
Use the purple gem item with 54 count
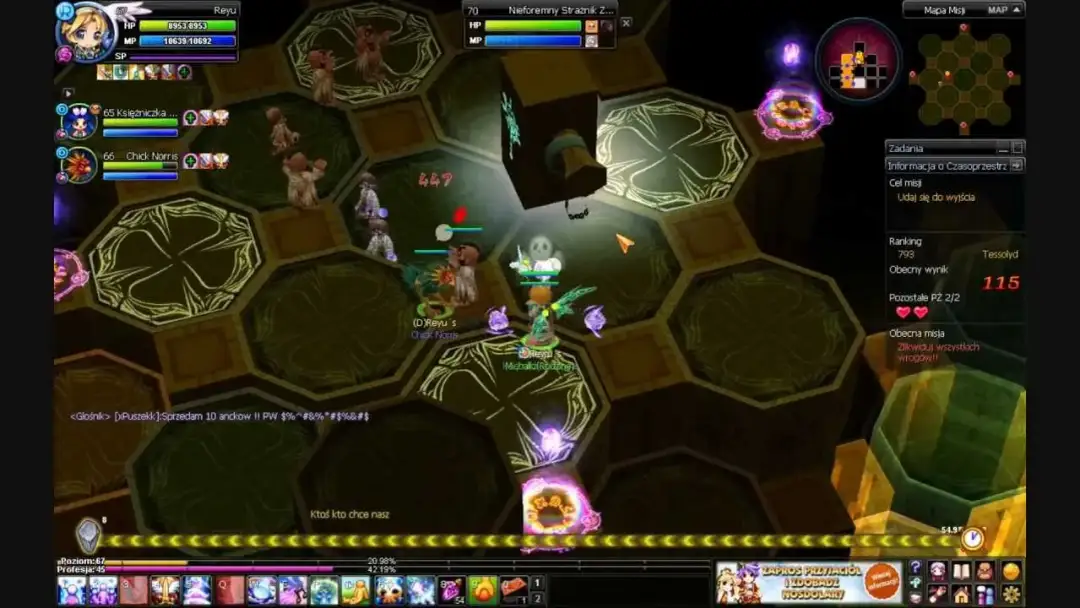[451, 590]
